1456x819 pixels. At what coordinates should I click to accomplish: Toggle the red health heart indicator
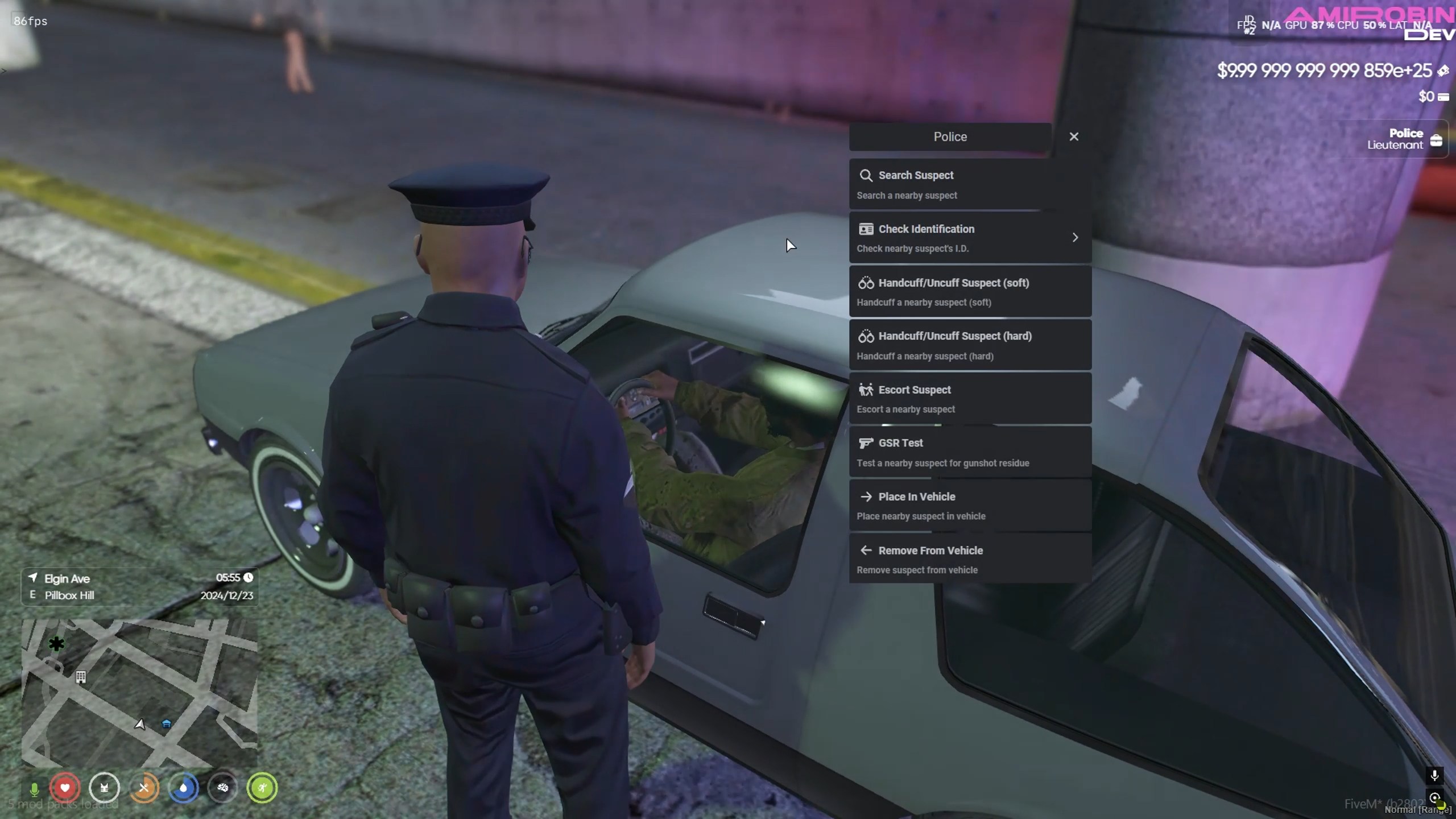(x=65, y=788)
